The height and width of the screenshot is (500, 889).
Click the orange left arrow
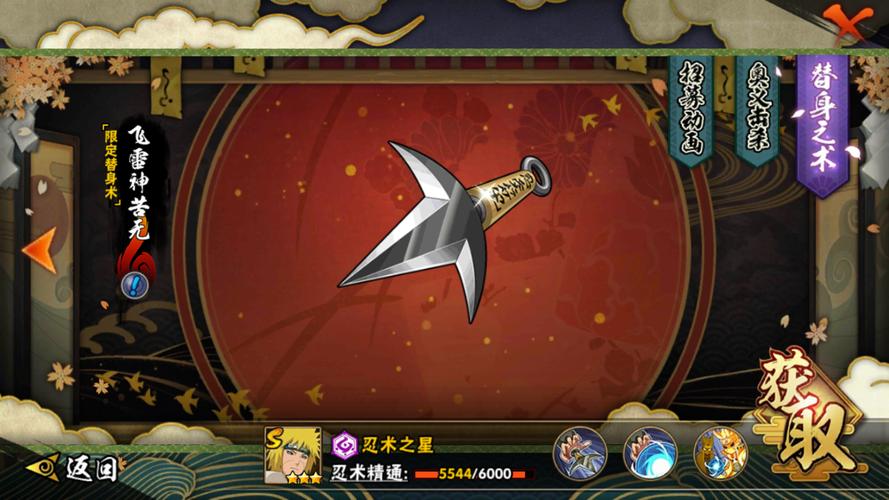(40, 250)
